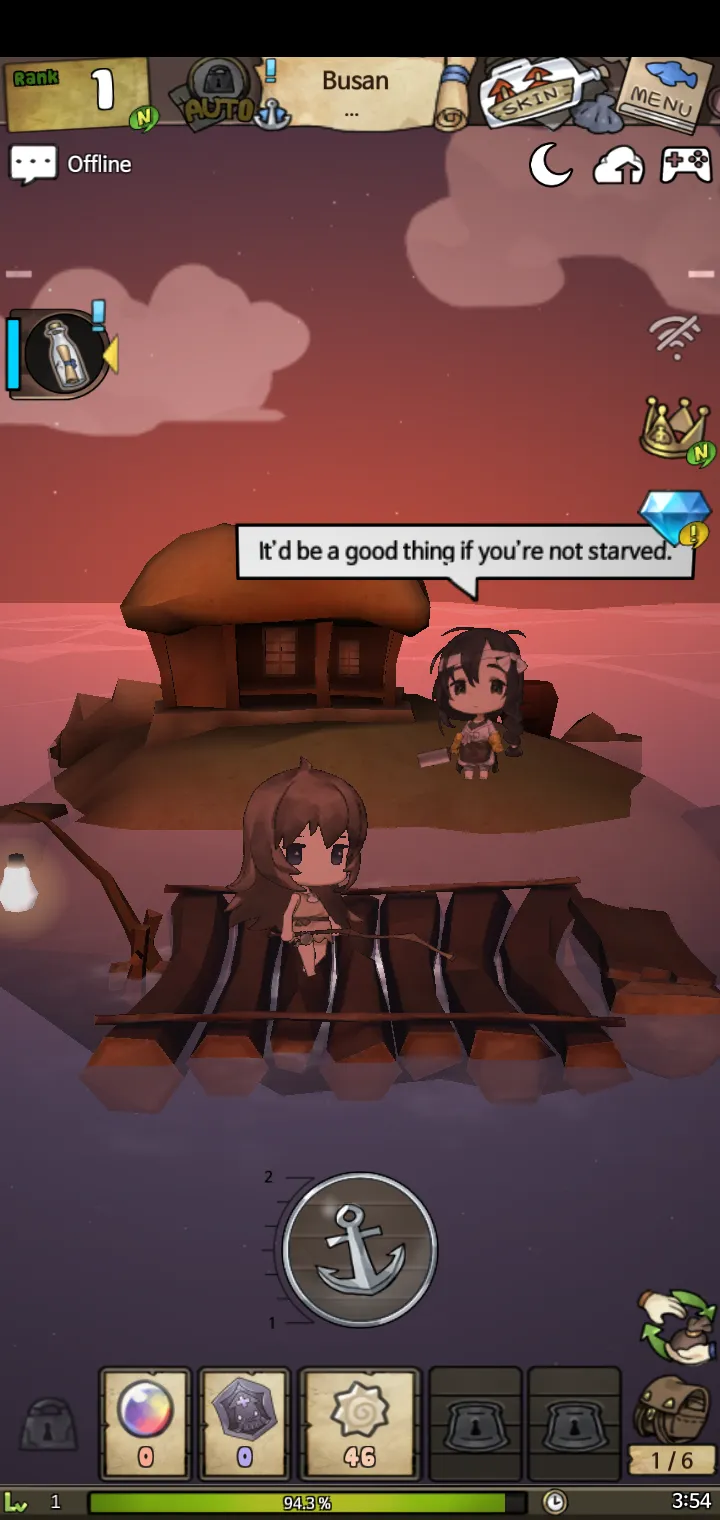The image size is (720, 1520).
Task: Select the rainbow pearl item slot
Action: tap(145, 1422)
